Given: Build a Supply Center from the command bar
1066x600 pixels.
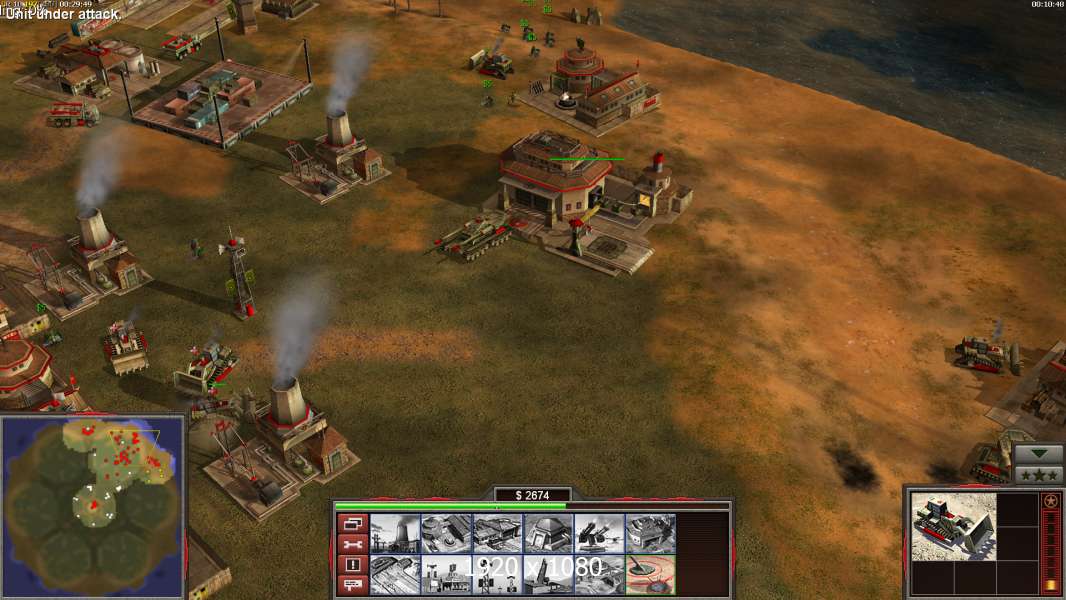Looking at the screenshot, I should (497, 534).
